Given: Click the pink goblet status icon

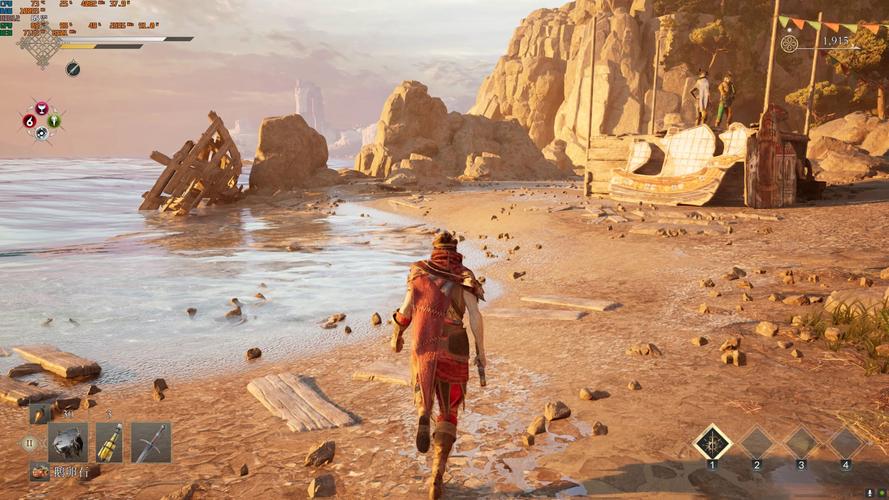Looking at the screenshot, I should [42, 108].
